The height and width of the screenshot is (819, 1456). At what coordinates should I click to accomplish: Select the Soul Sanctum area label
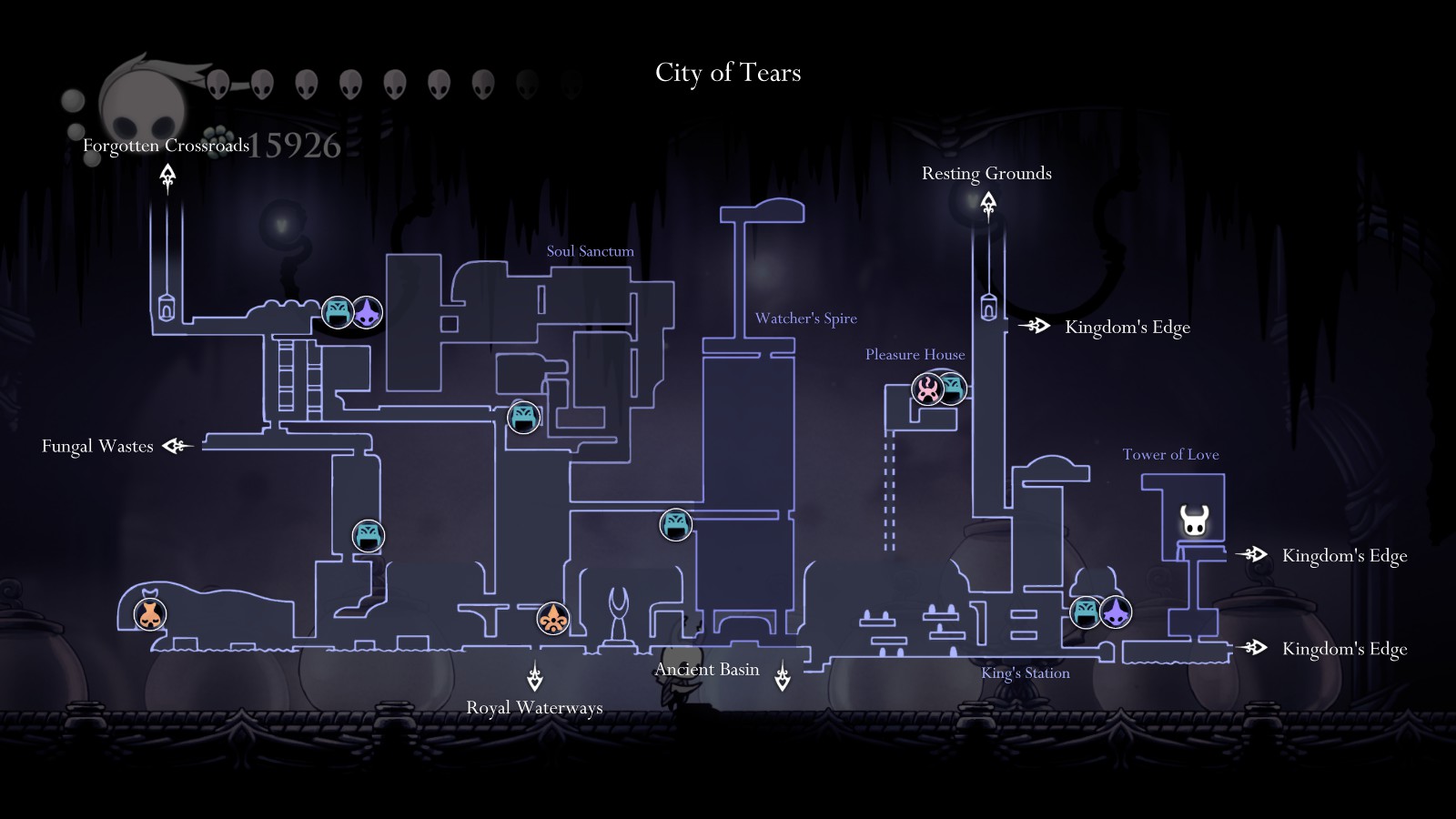(590, 251)
